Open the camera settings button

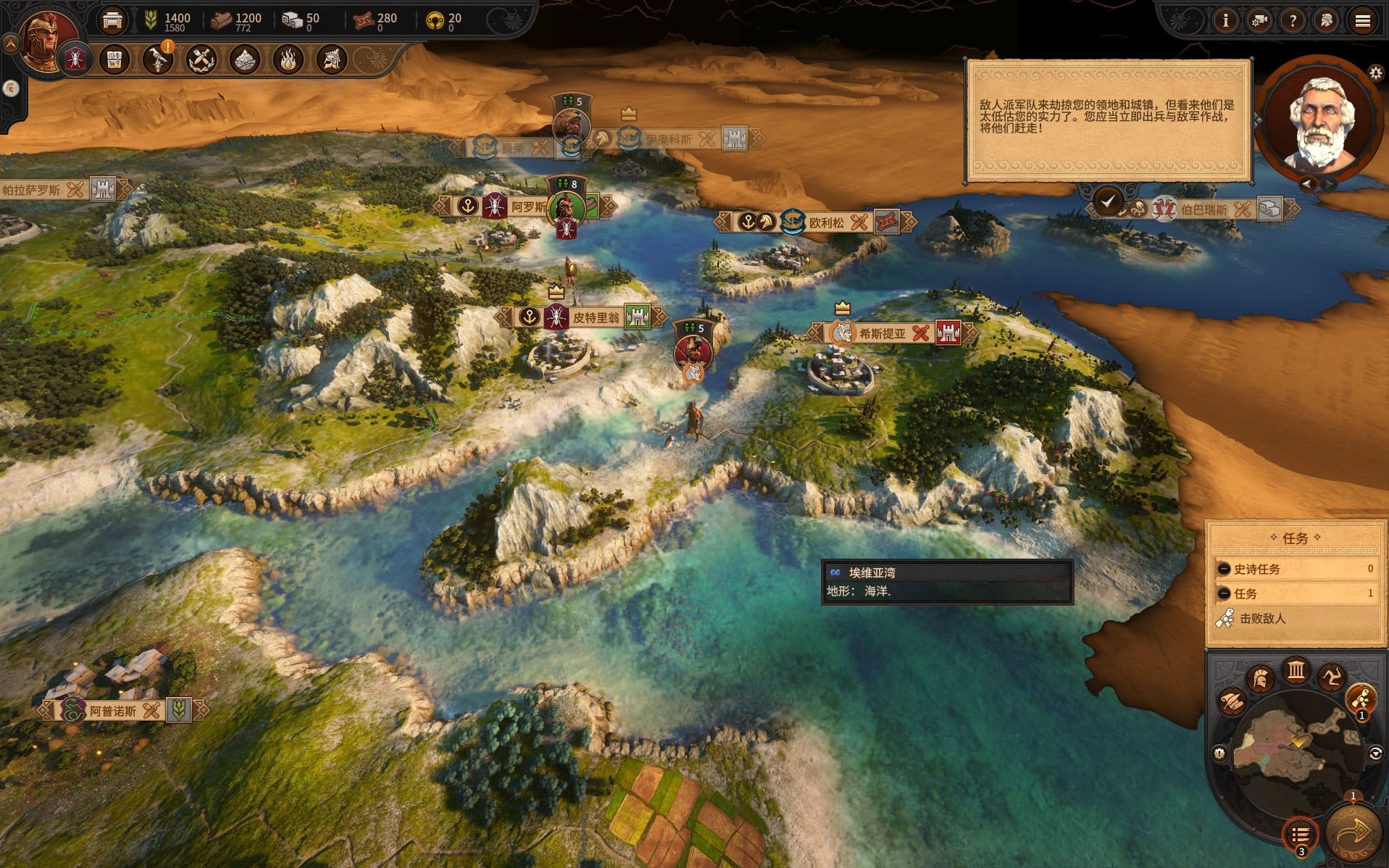1259,21
